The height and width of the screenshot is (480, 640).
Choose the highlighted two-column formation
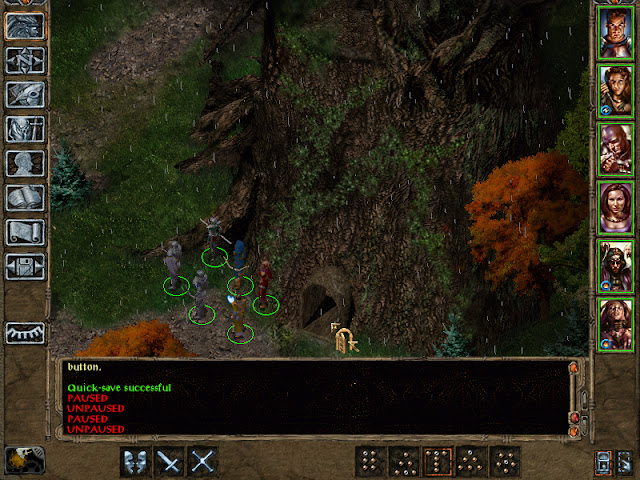click(x=438, y=461)
